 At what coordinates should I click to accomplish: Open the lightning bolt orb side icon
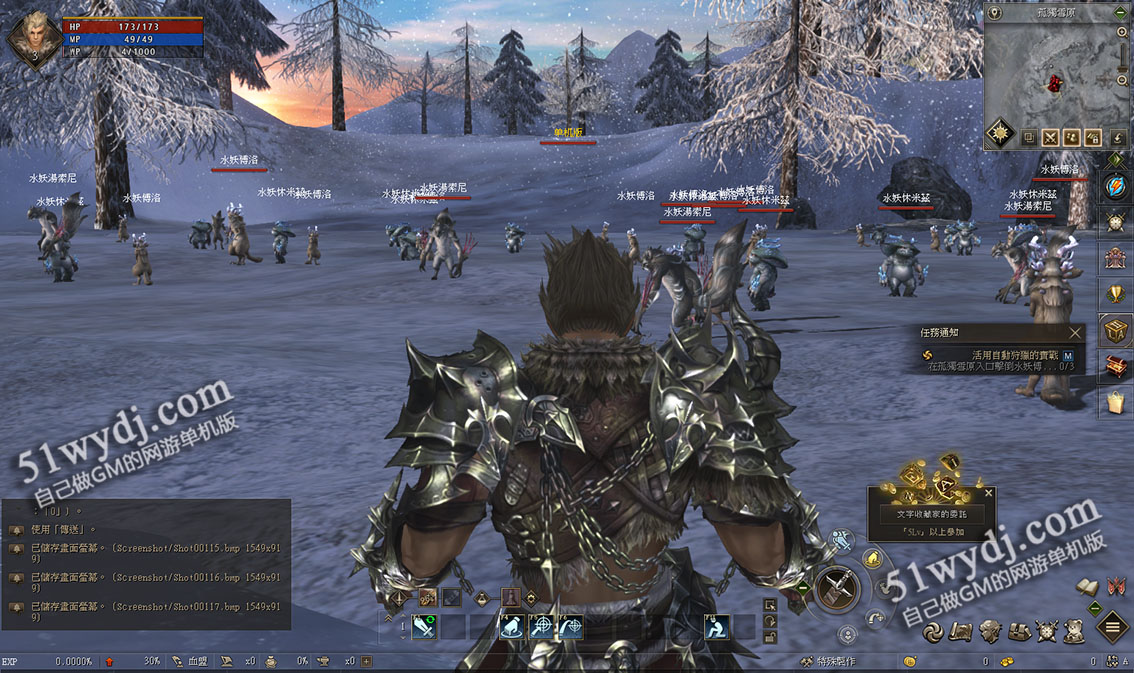click(1116, 187)
